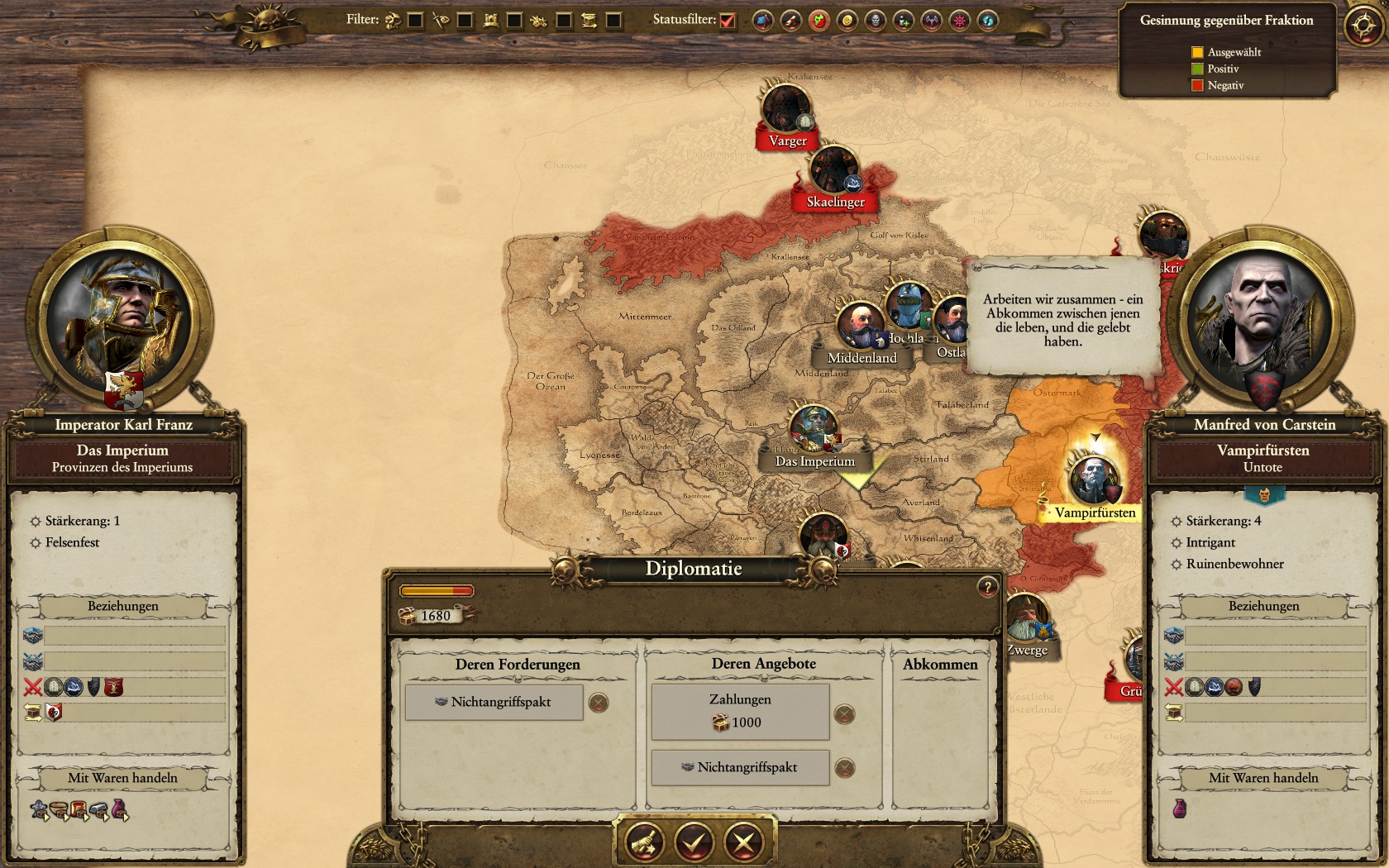
Task: Remove the Zahlungen 1000 offer
Action: [x=844, y=714]
